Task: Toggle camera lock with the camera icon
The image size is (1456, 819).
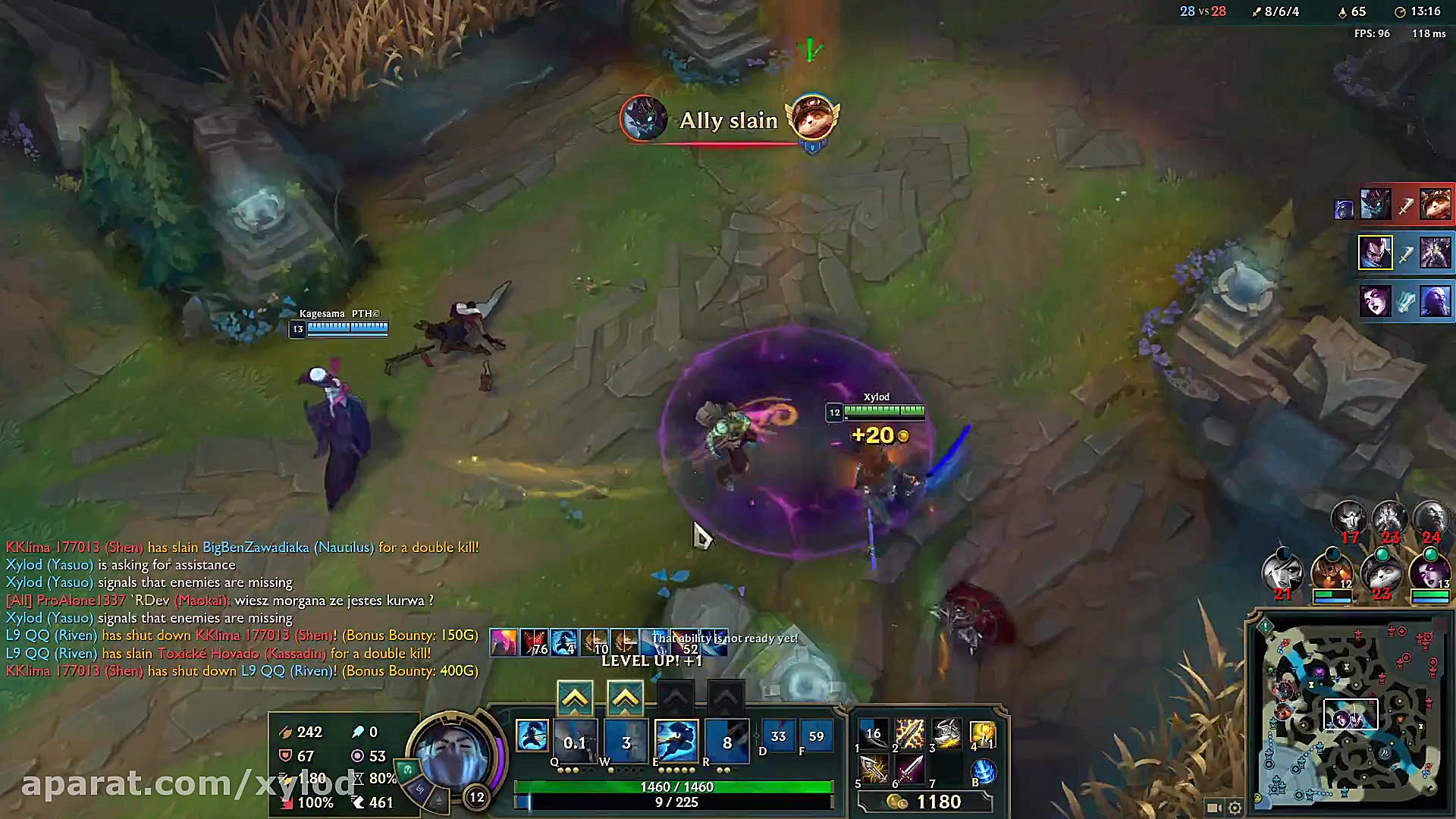Action: (1214, 808)
